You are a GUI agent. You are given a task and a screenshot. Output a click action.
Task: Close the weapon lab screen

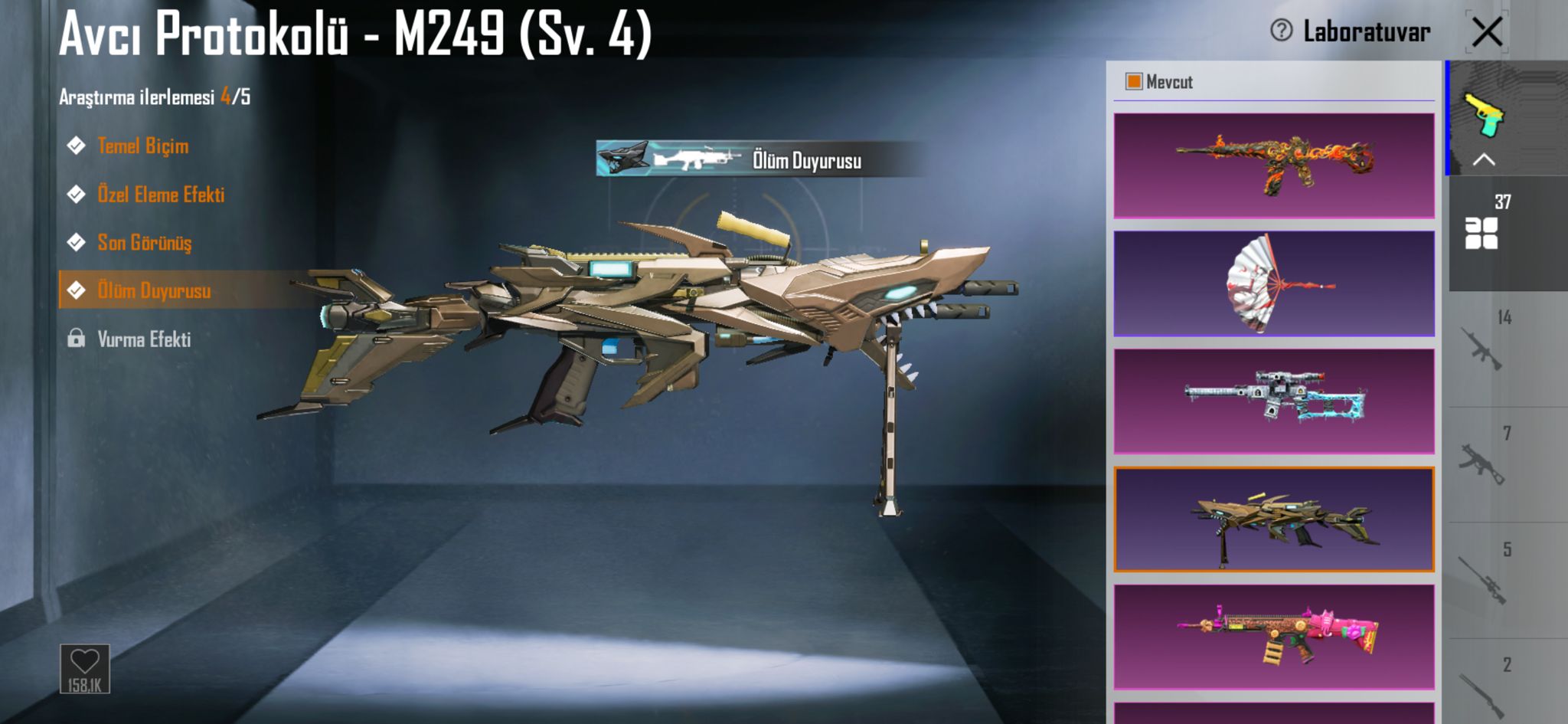point(1487,32)
